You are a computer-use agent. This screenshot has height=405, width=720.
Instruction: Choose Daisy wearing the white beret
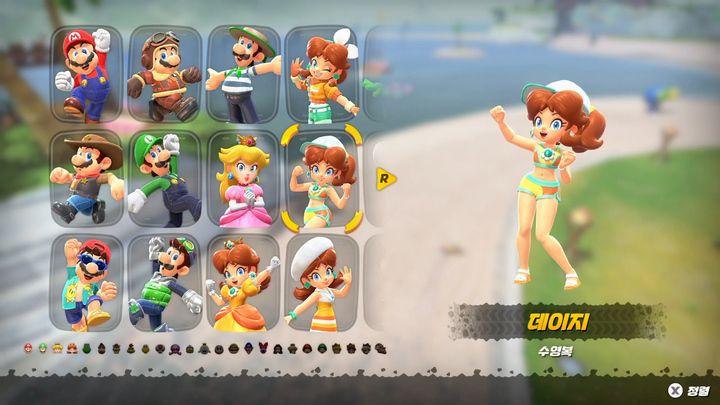pos(321,283)
